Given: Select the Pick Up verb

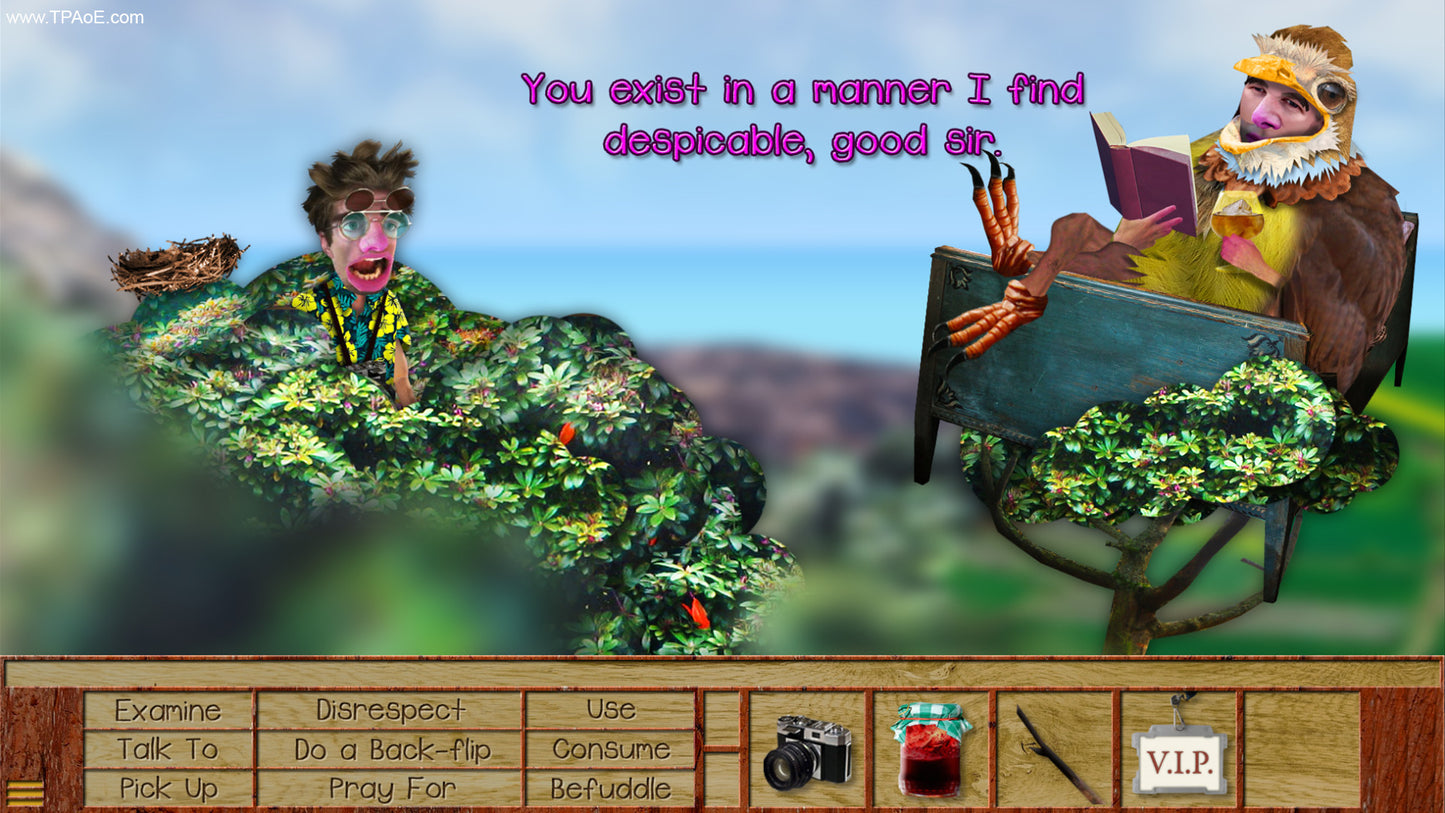Looking at the screenshot, I should 166,788.
